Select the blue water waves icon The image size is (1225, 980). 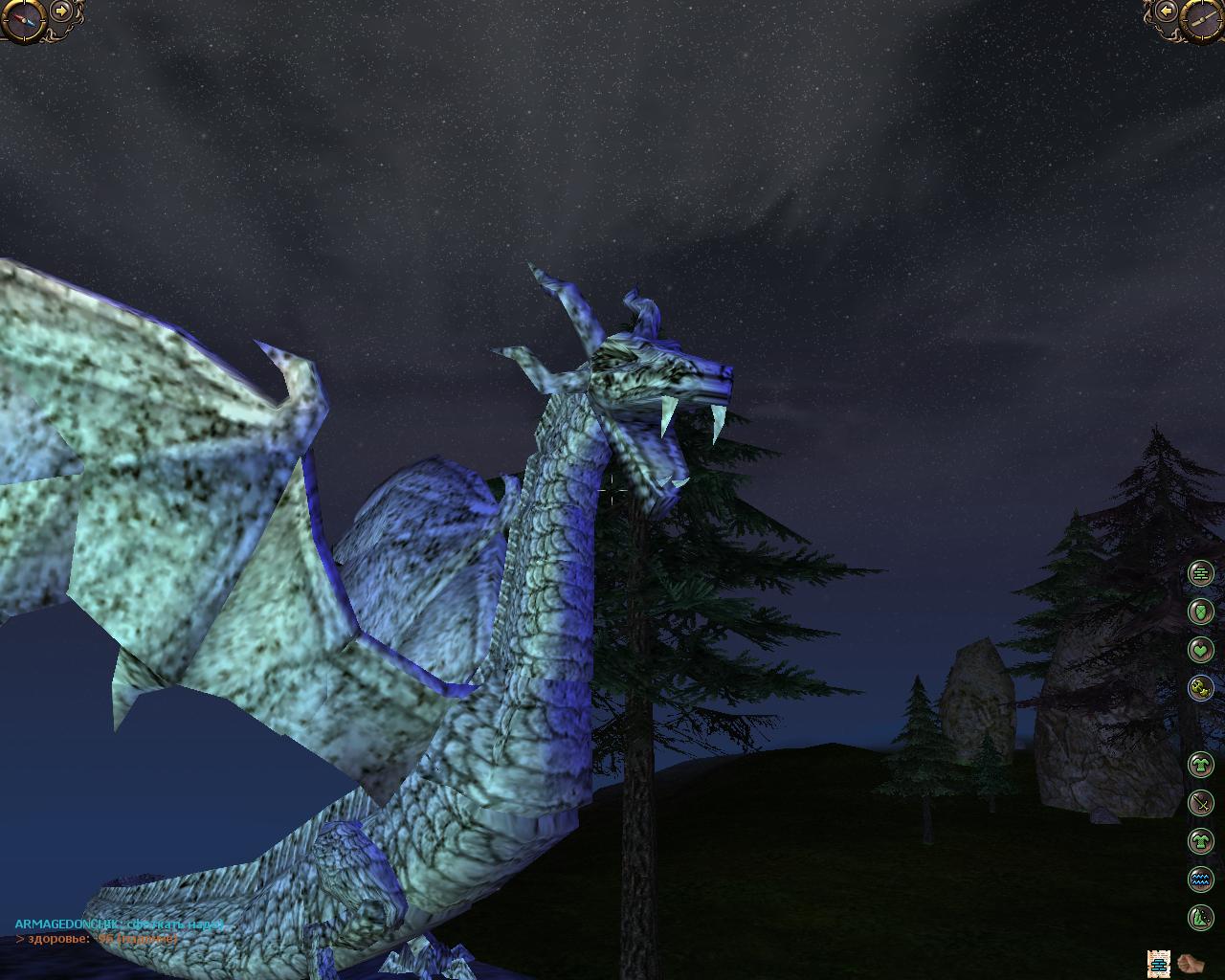(x=1200, y=879)
